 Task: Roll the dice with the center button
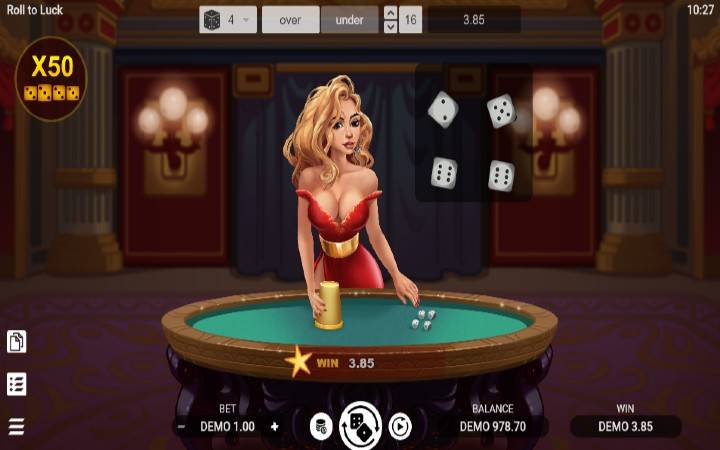(x=360, y=427)
